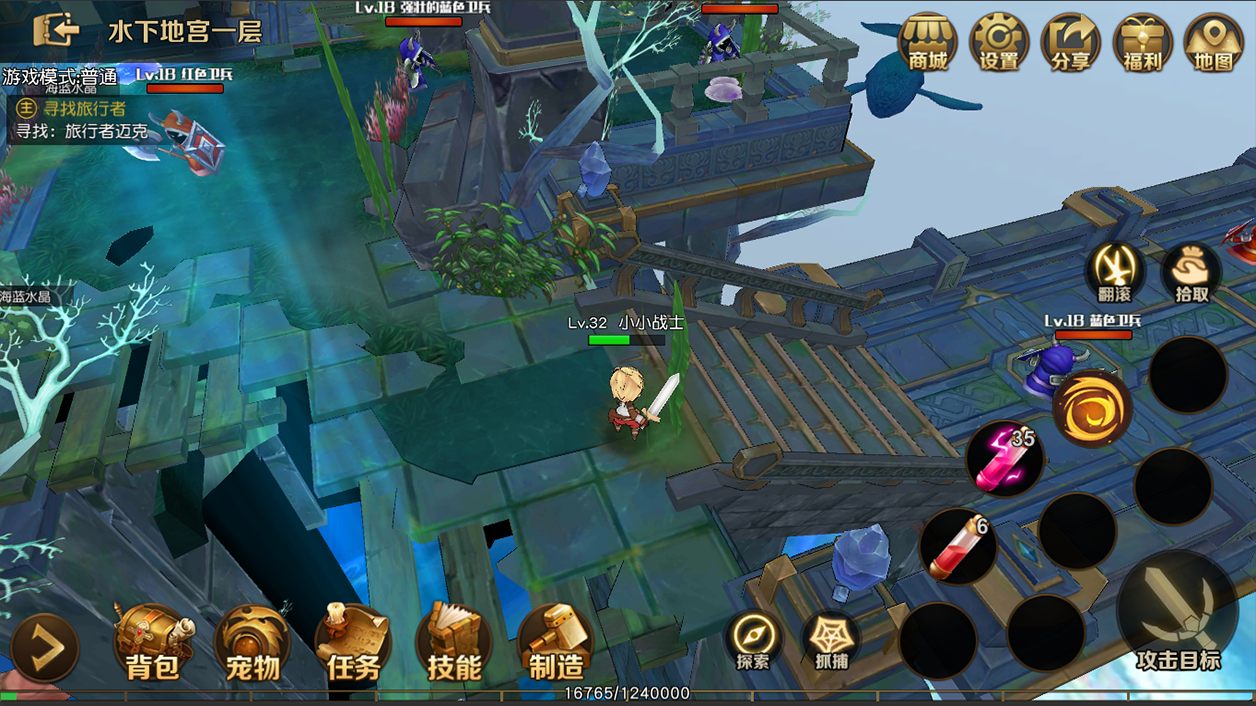Activate the 探索 explore compass

coord(753,640)
